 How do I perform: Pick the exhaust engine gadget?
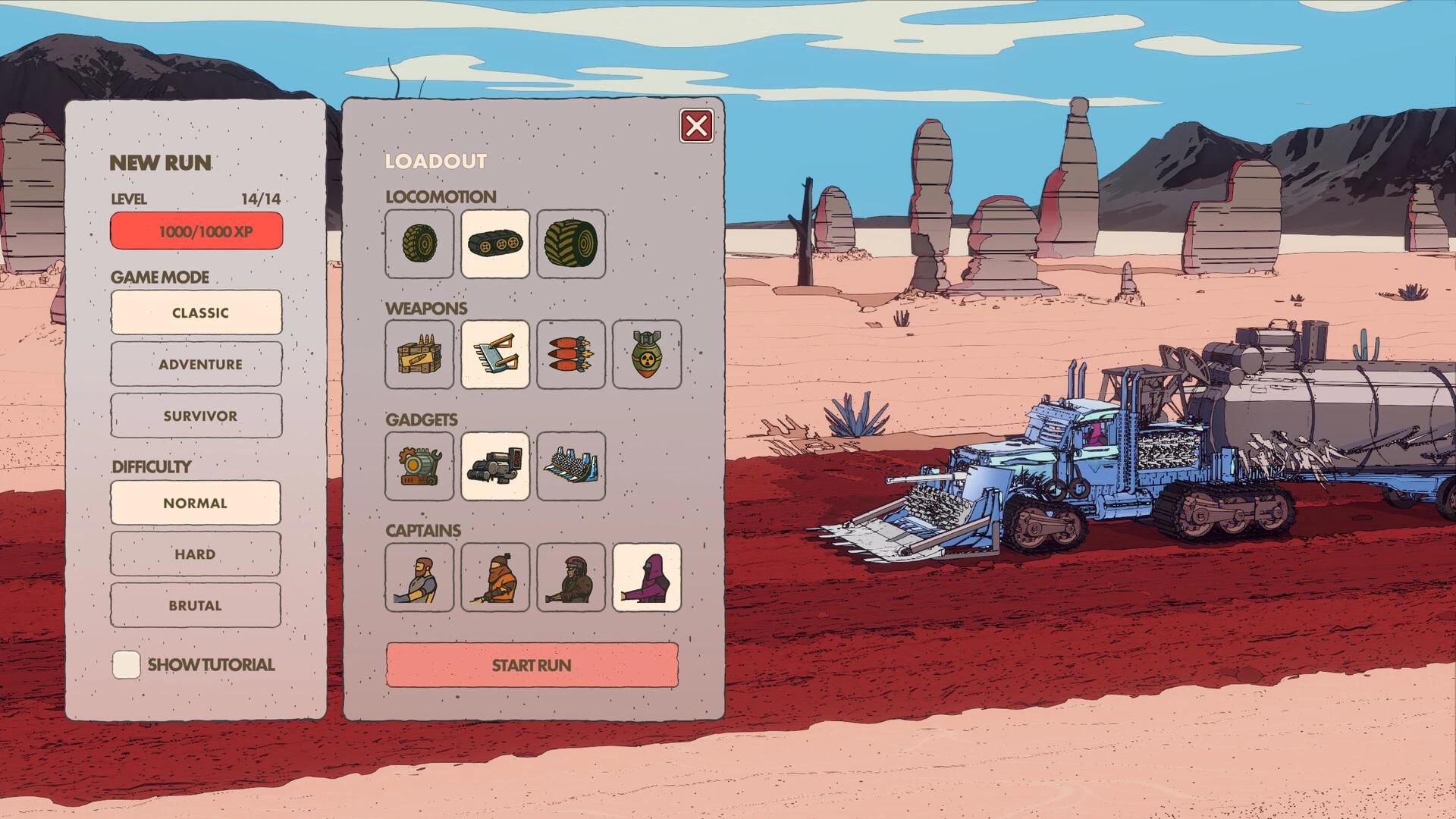point(494,466)
